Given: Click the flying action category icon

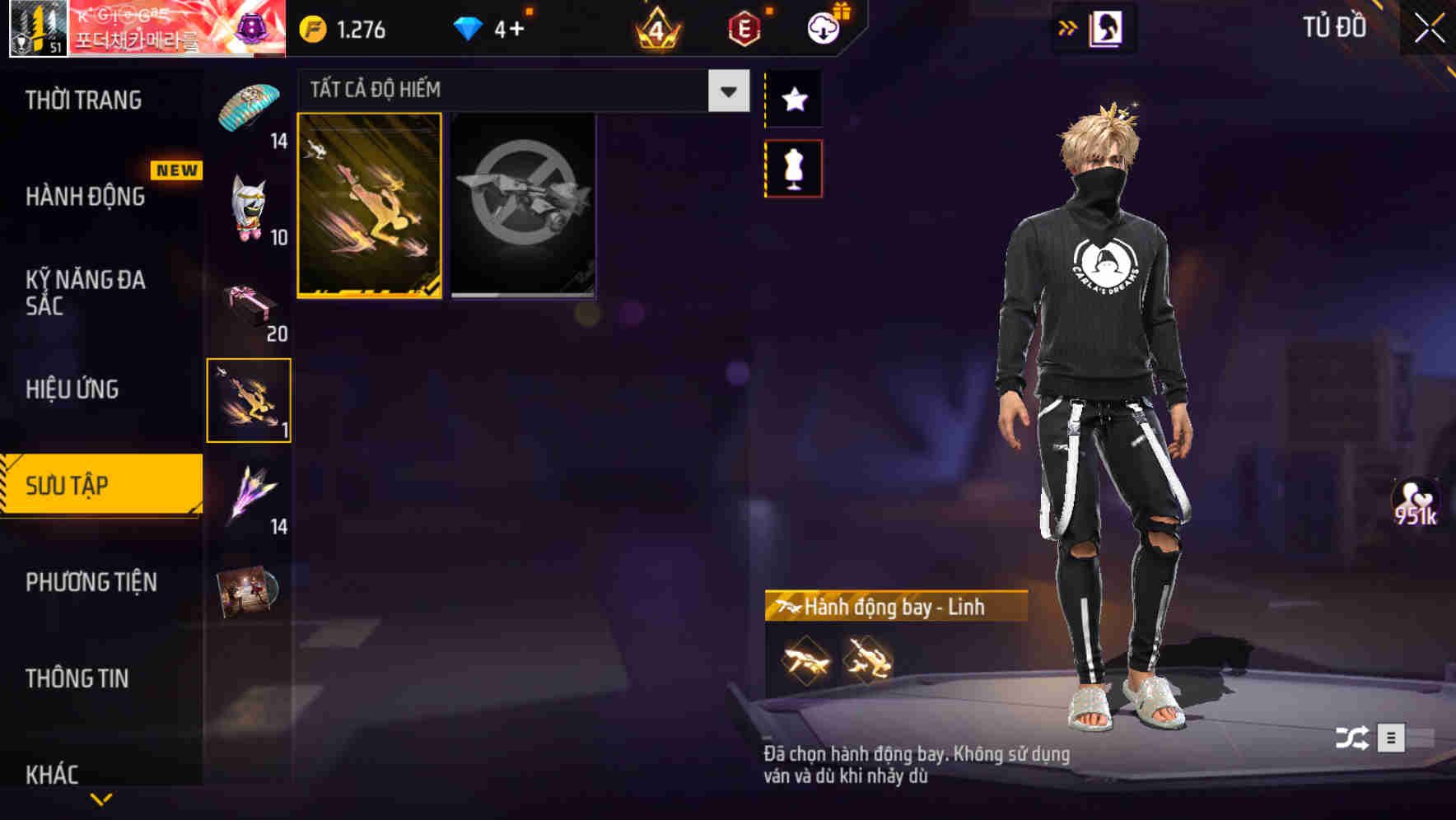Looking at the screenshot, I should pyautogui.click(x=248, y=399).
